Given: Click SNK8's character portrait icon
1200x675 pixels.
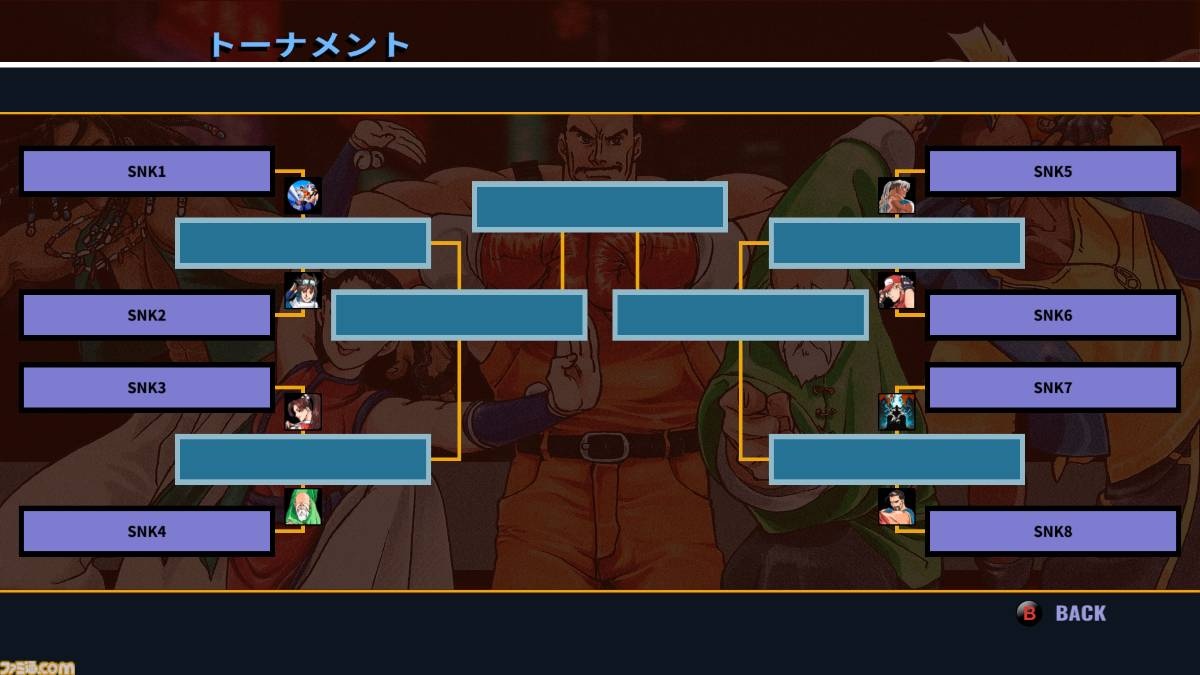Looking at the screenshot, I should pos(896,507).
